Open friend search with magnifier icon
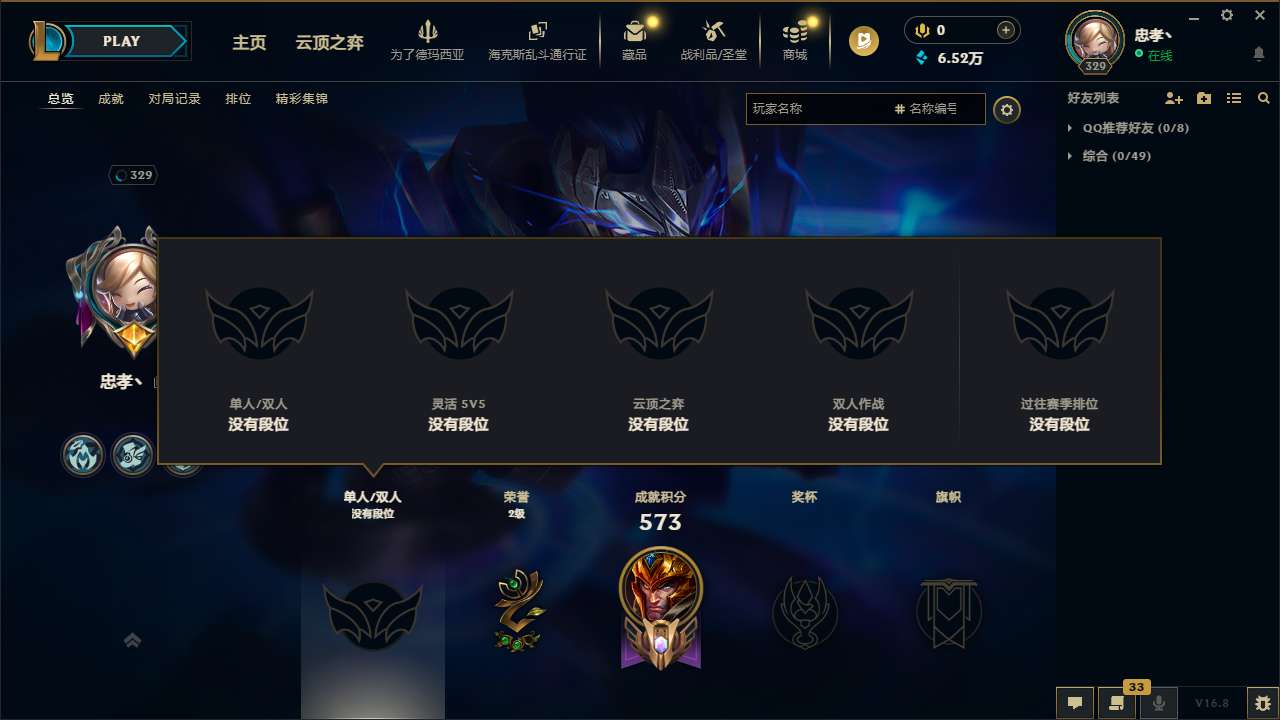 coord(1264,98)
